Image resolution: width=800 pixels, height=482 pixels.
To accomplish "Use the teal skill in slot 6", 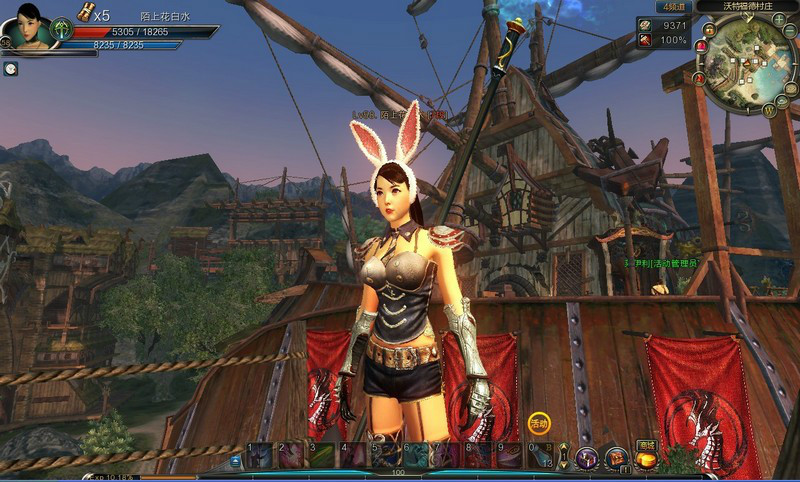I will [x=416, y=456].
